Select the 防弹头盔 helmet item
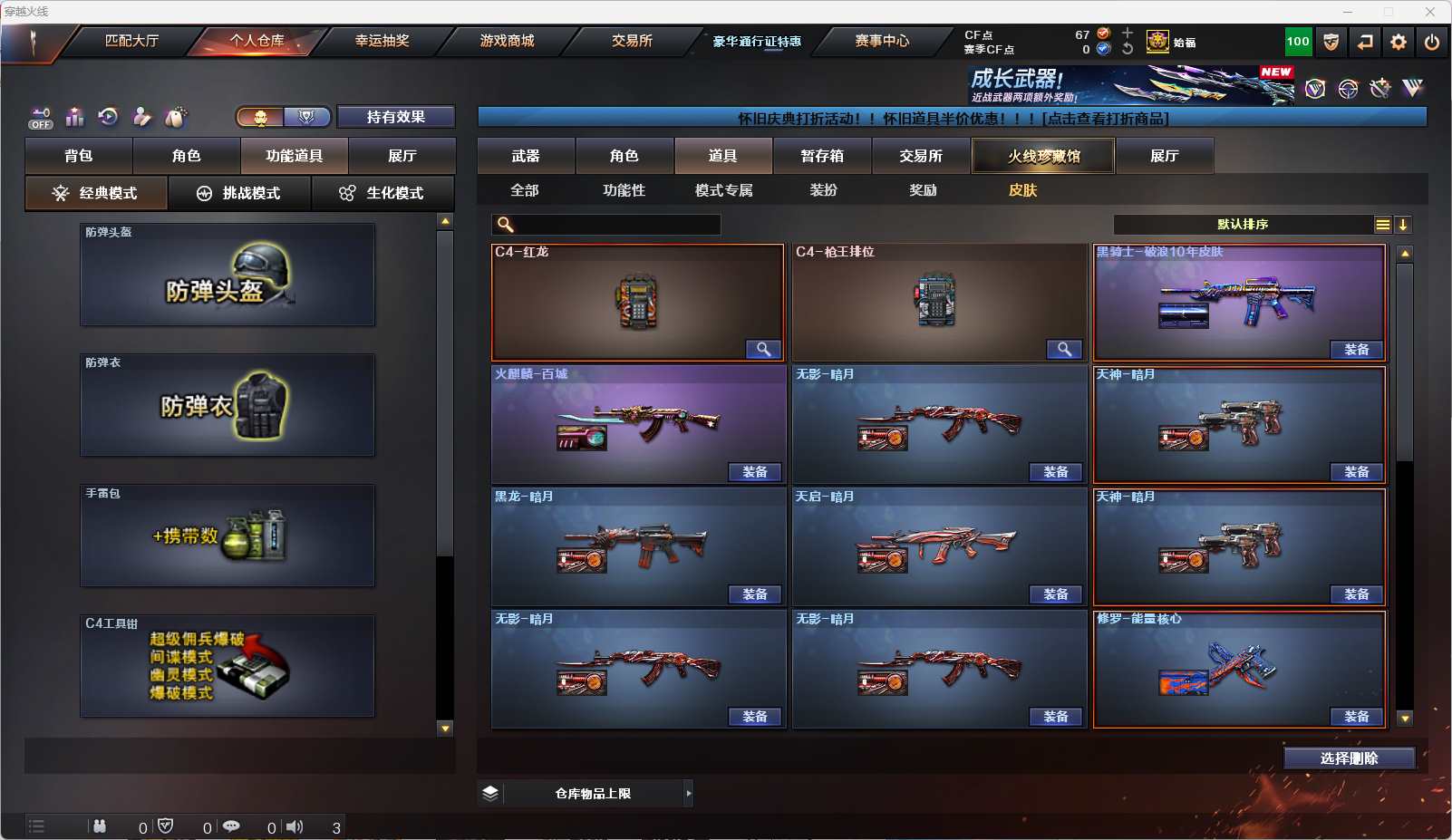The height and width of the screenshot is (840, 1452). (x=227, y=275)
